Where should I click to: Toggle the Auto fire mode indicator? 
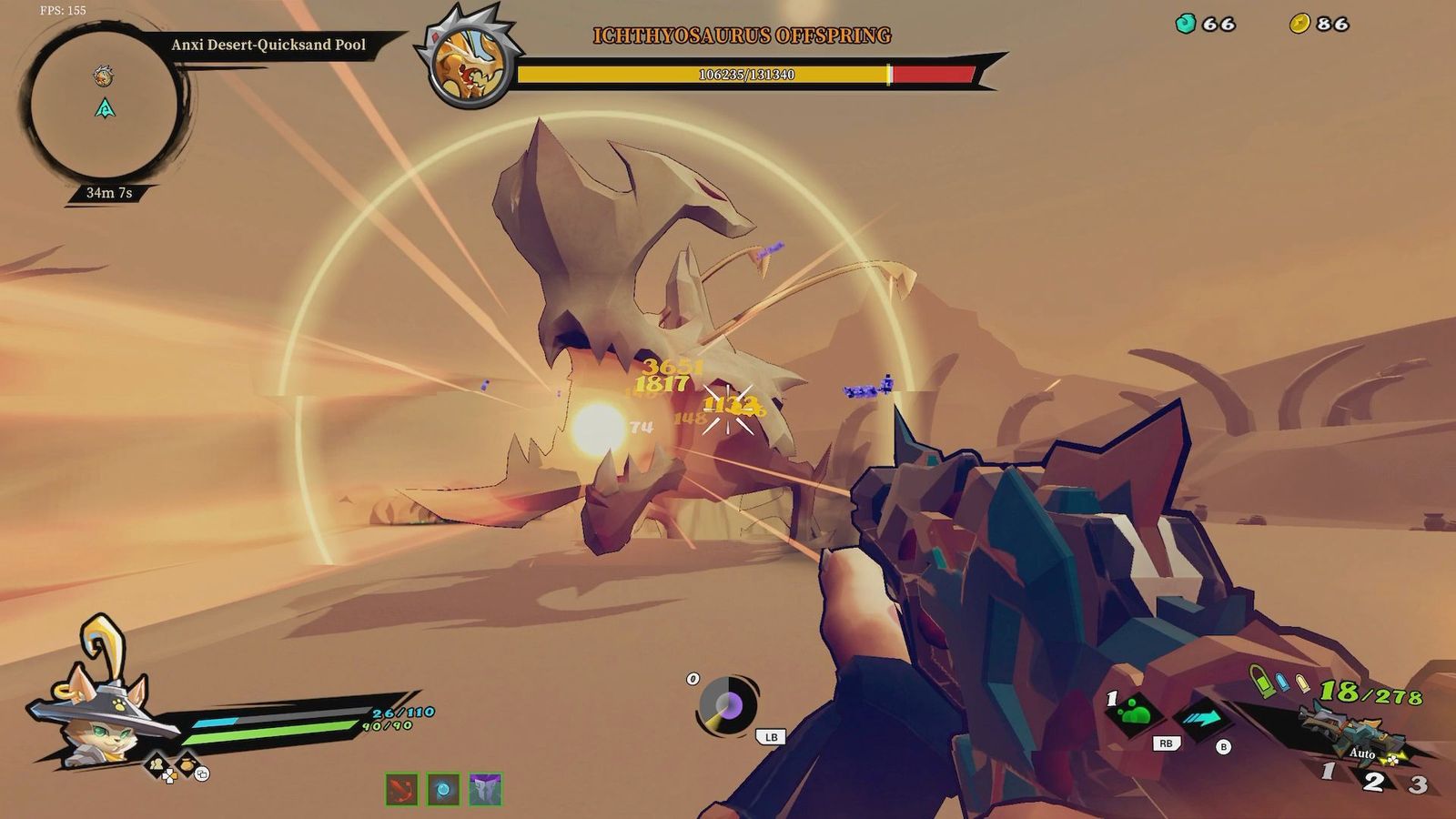coord(1363,753)
